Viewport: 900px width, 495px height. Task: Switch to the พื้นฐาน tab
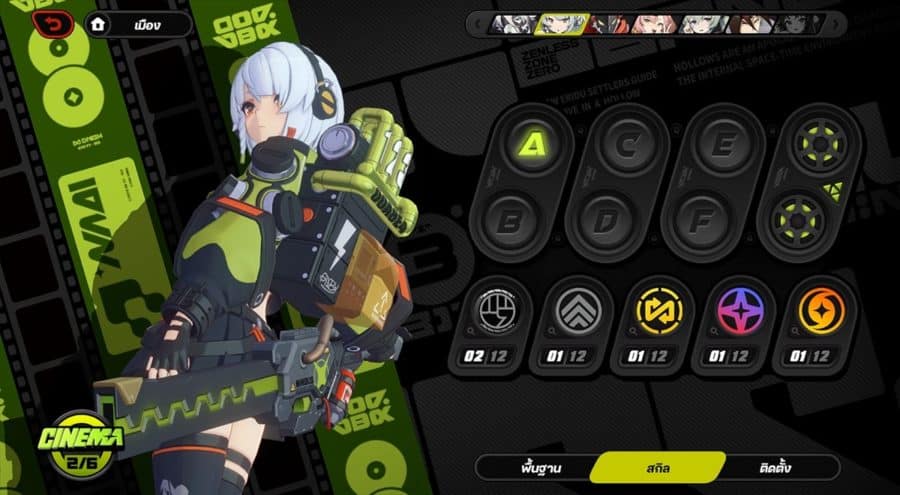[532, 467]
